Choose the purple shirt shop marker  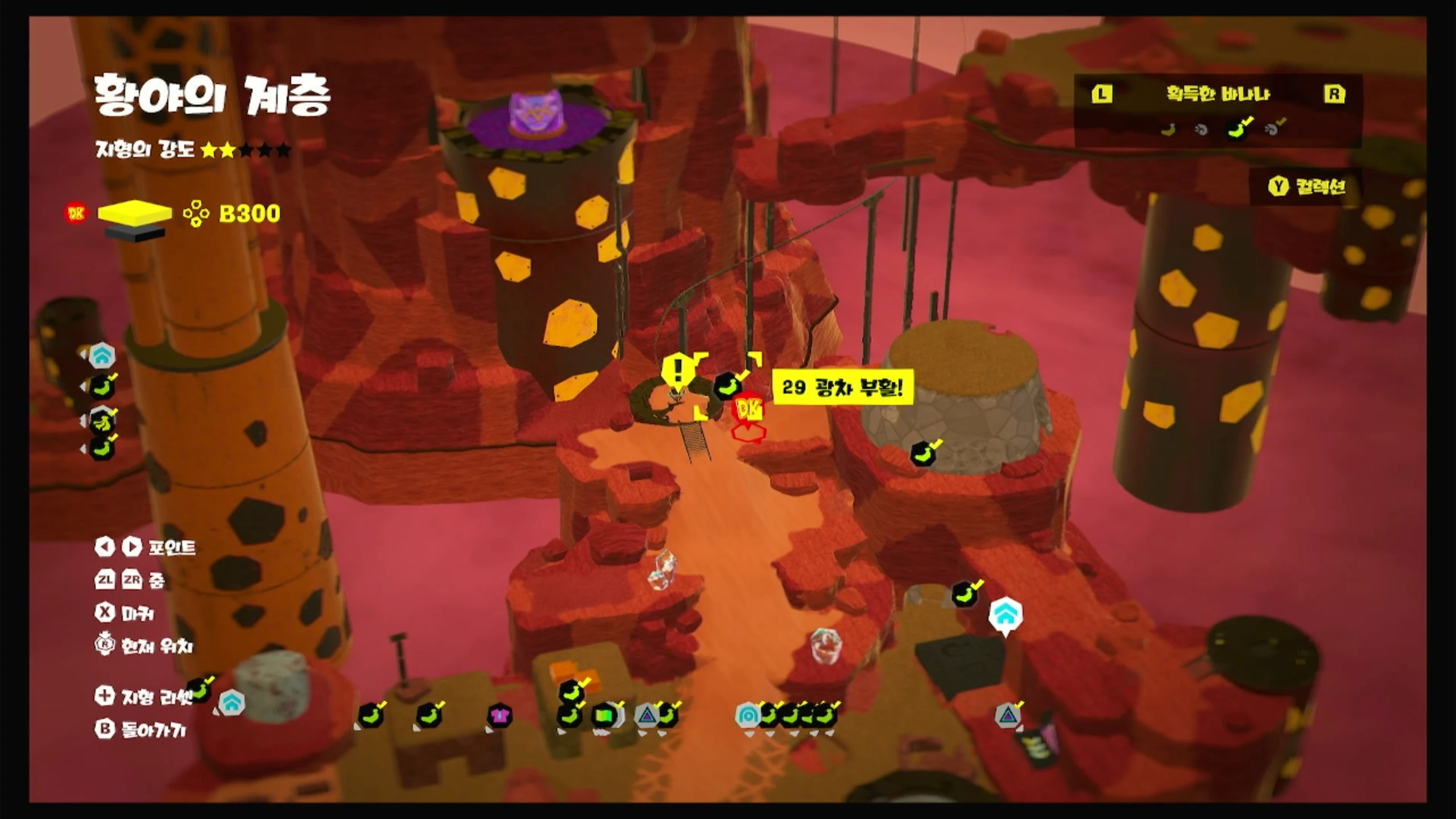[499, 715]
